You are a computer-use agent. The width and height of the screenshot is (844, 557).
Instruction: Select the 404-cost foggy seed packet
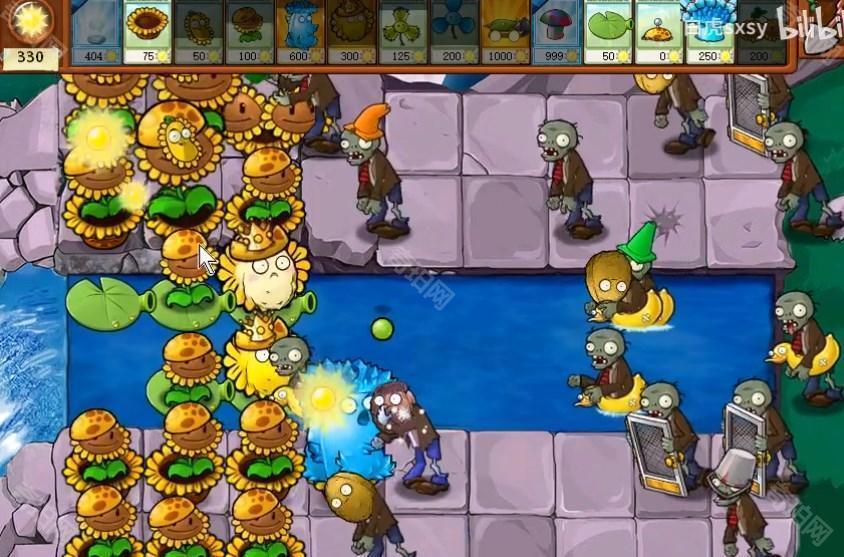[x=96, y=31]
